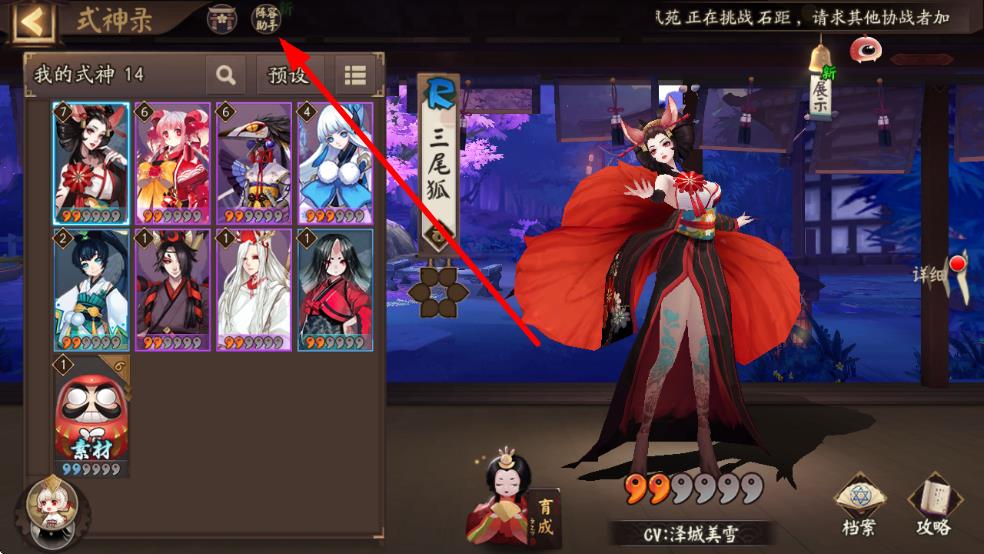
Task: Tap the shrine gate icon
Action: [222, 18]
